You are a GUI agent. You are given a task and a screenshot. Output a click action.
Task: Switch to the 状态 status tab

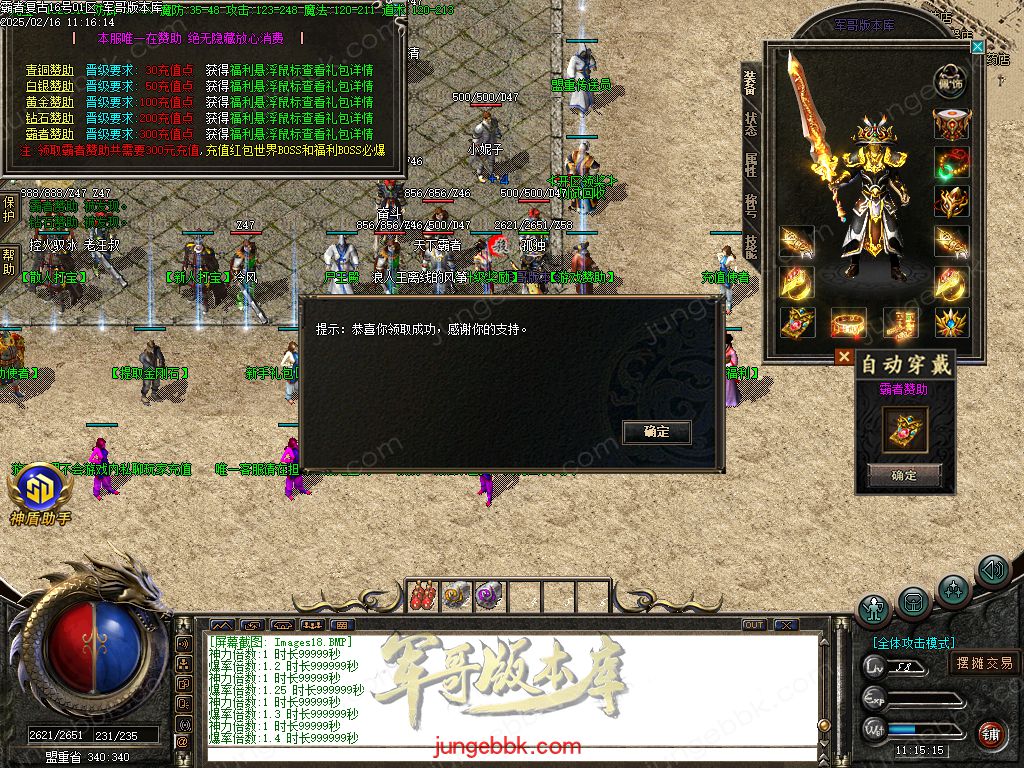pyautogui.click(x=751, y=124)
